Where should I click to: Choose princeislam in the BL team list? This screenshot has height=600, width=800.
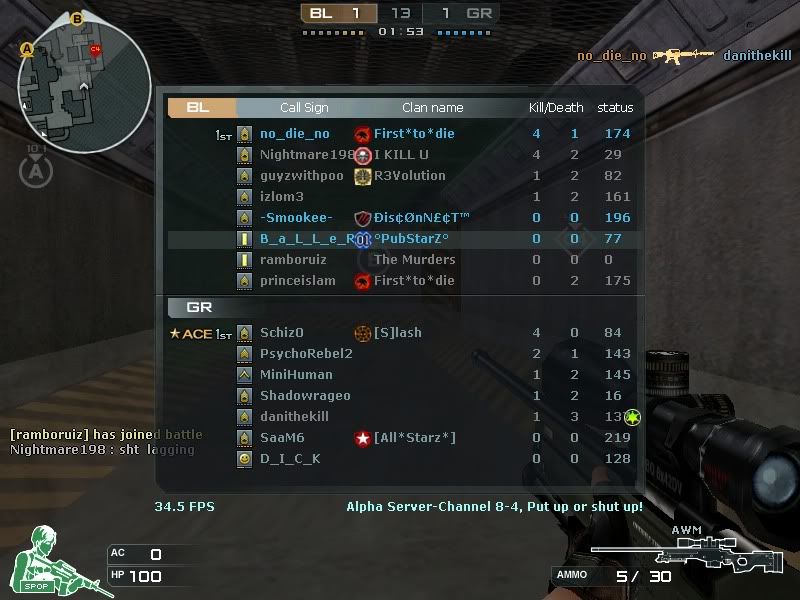click(x=400, y=281)
